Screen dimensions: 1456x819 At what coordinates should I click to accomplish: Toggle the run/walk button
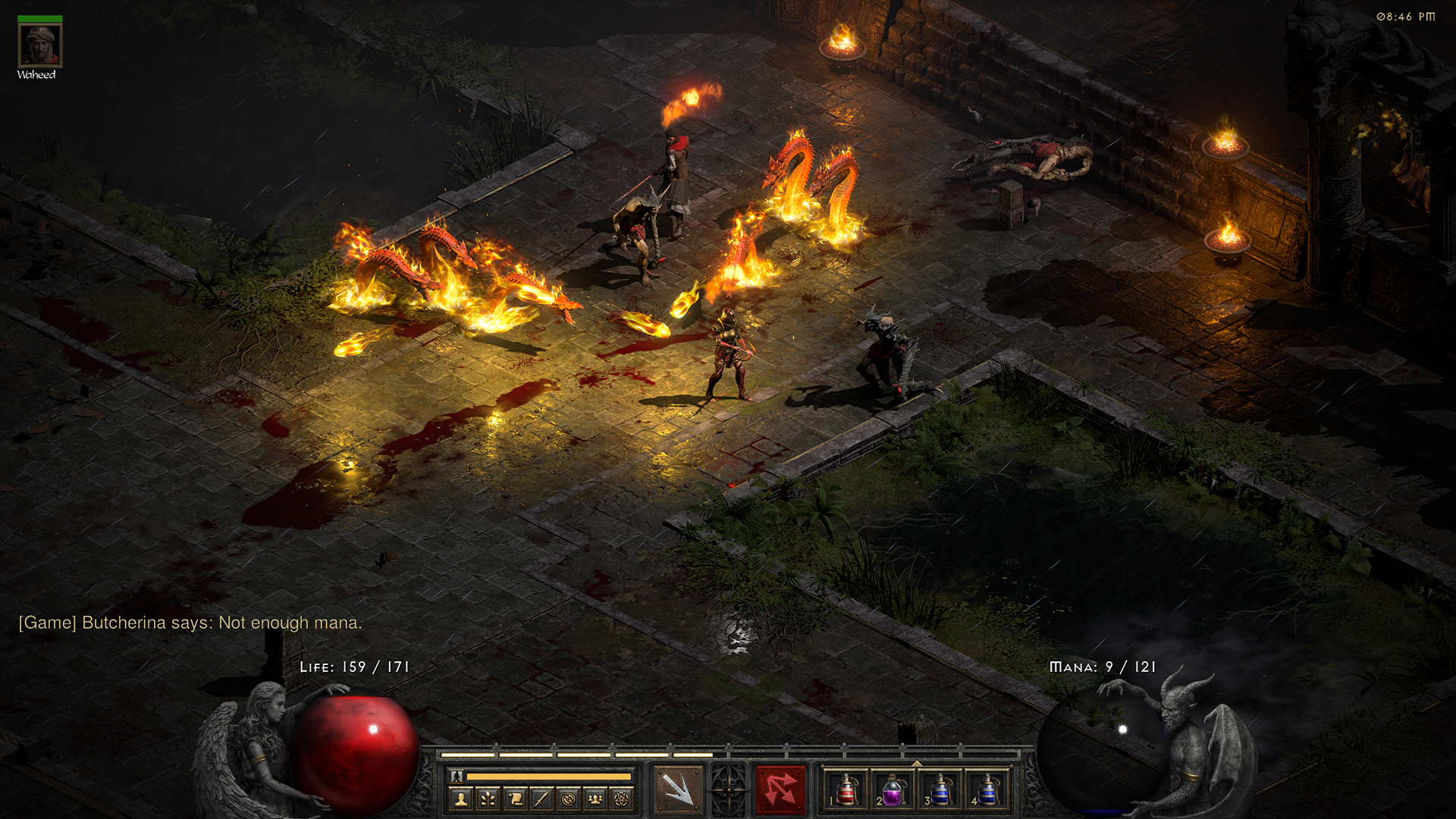point(457,777)
